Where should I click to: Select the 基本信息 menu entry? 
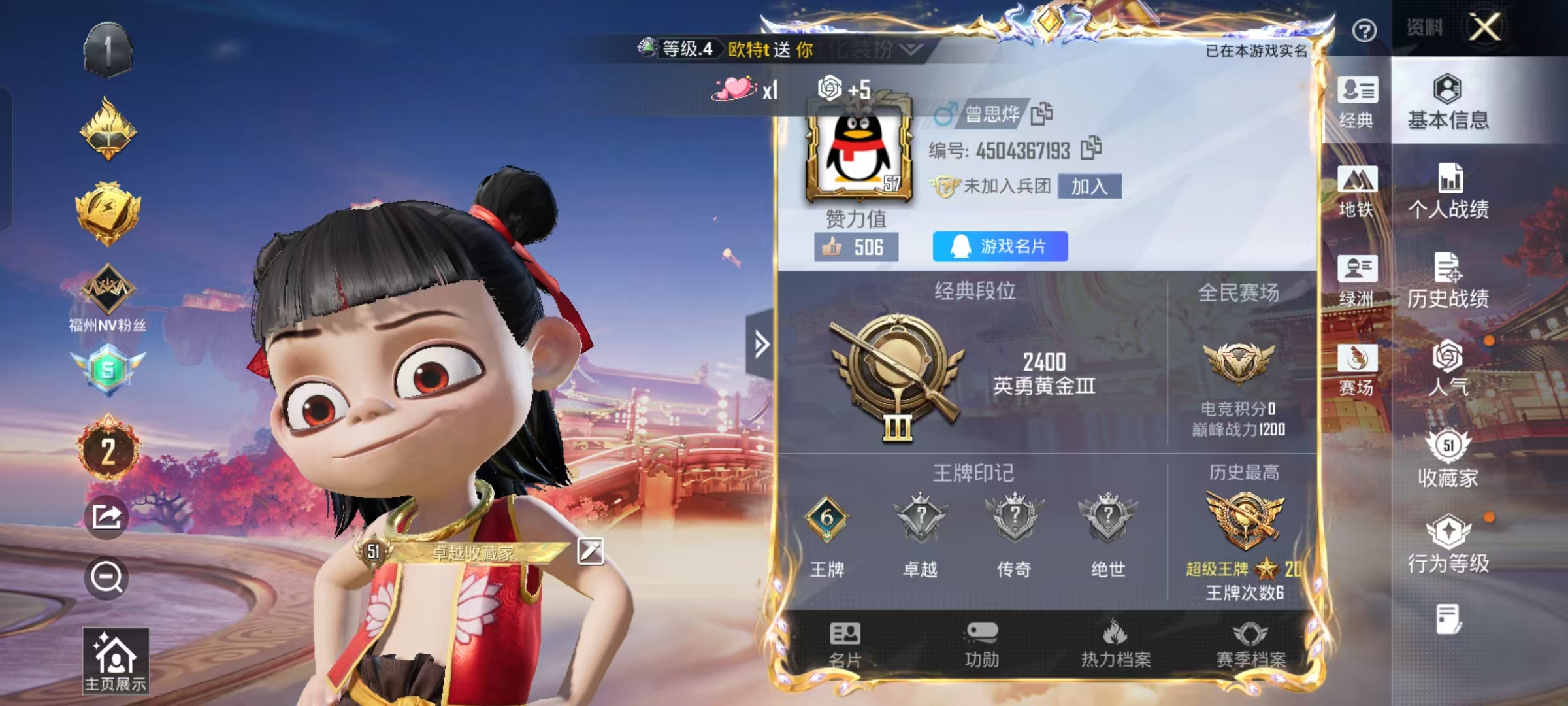(1448, 103)
